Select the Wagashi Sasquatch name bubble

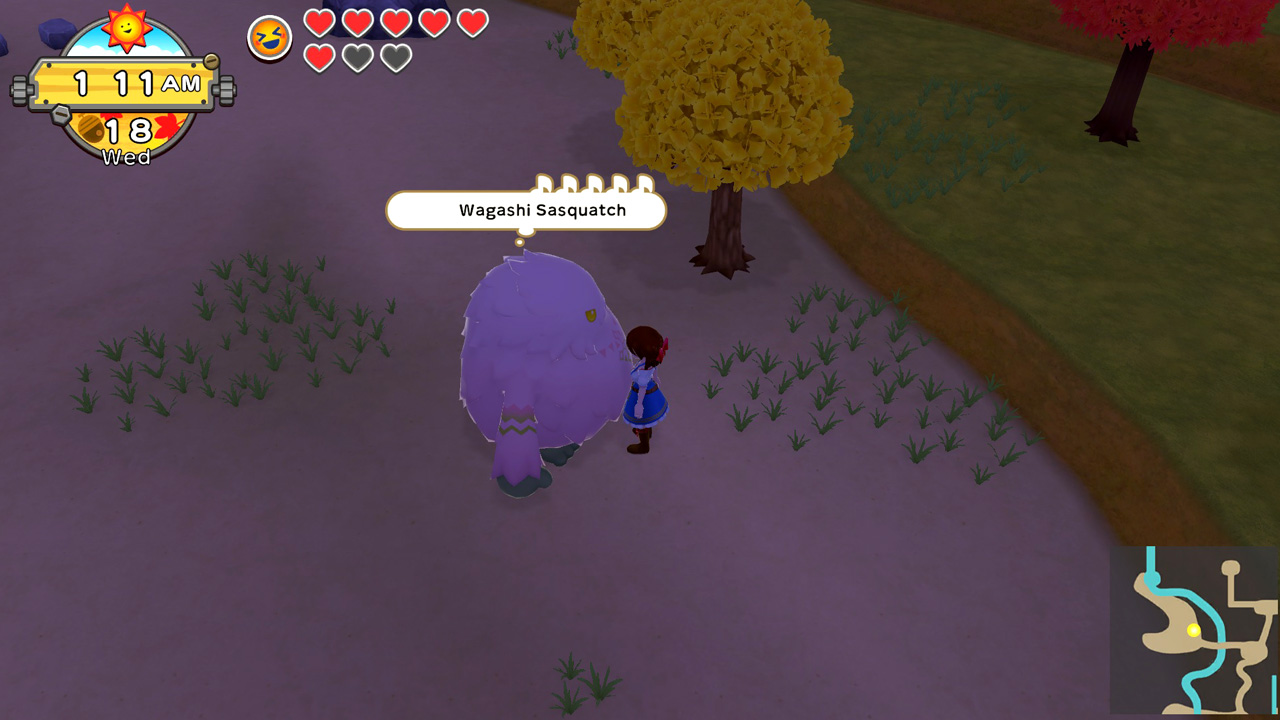click(x=524, y=210)
